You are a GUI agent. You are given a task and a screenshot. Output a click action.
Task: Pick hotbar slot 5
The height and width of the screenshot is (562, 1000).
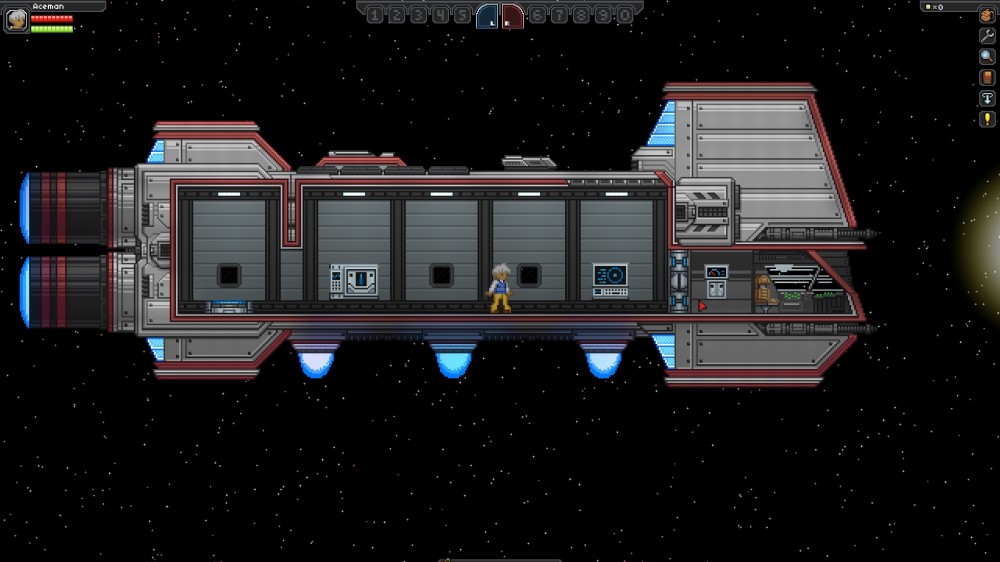click(x=462, y=15)
